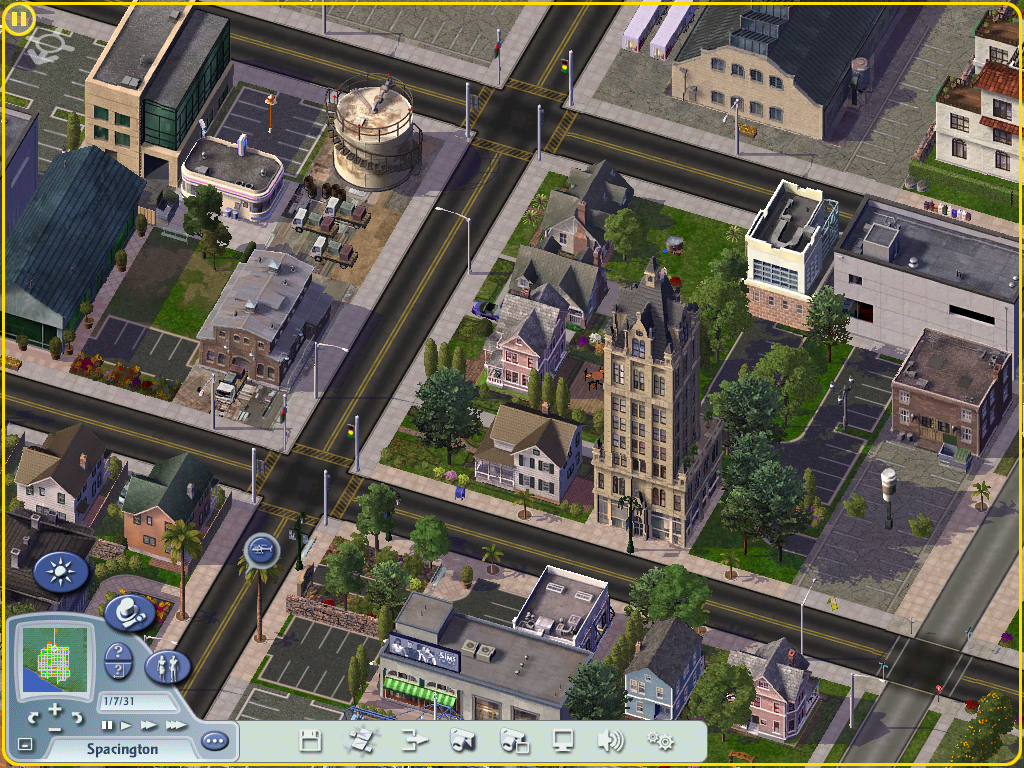Set simulation to triple-arrow fastest speed

(175, 725)
